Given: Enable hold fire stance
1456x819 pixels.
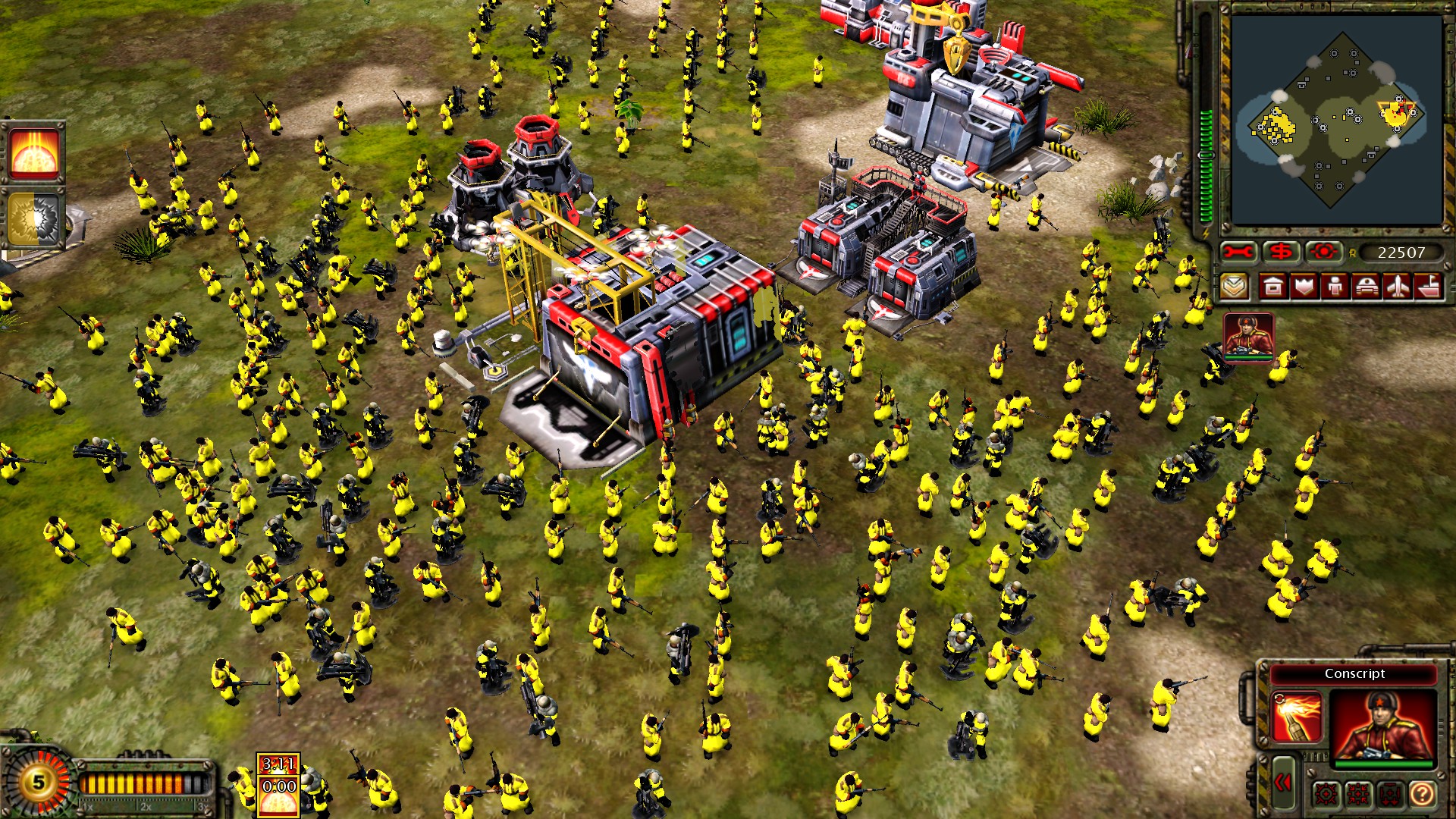Looking at the screenshot, I should [x=1357, y=794].
